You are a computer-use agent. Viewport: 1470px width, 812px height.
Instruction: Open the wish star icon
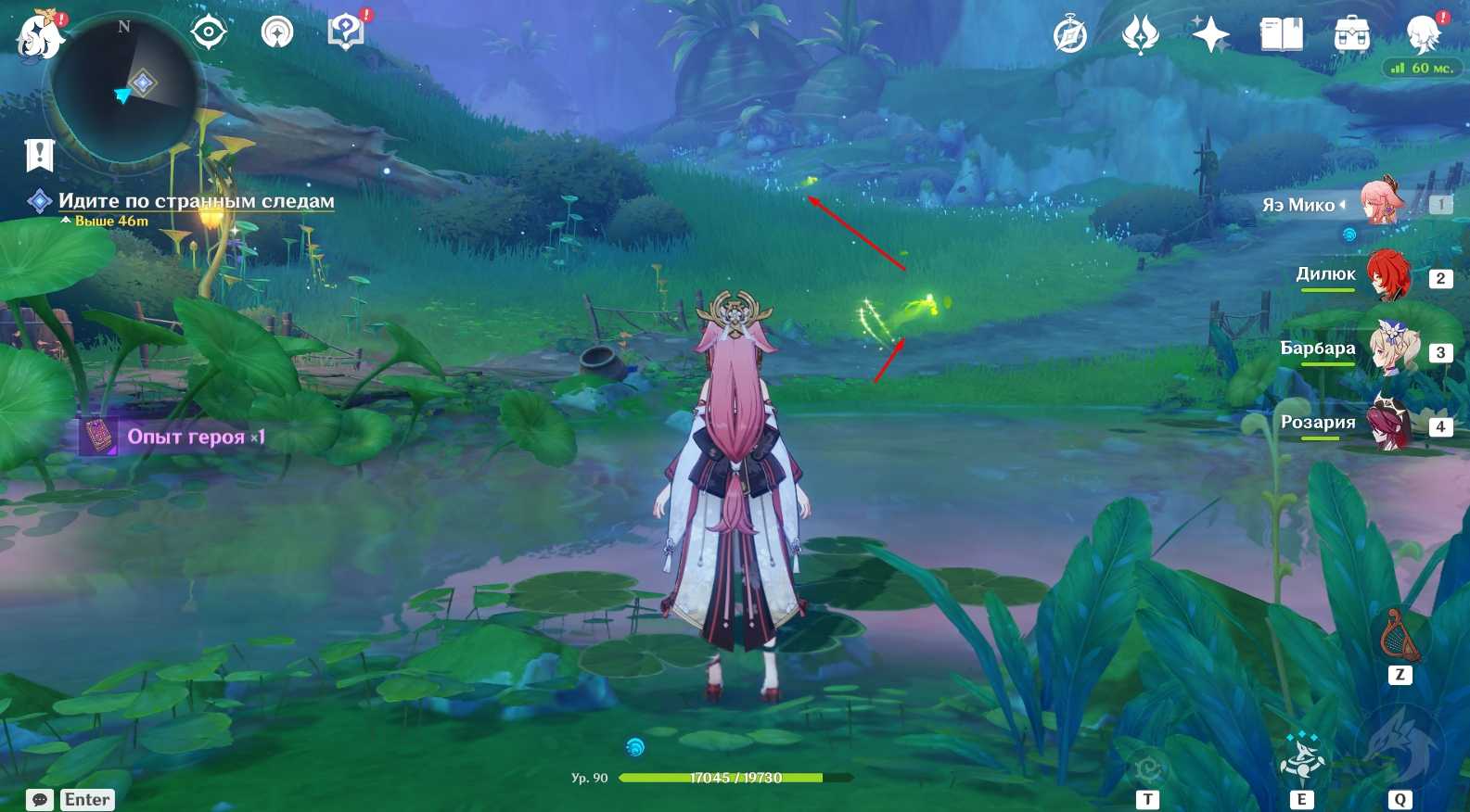point(1210,36)
